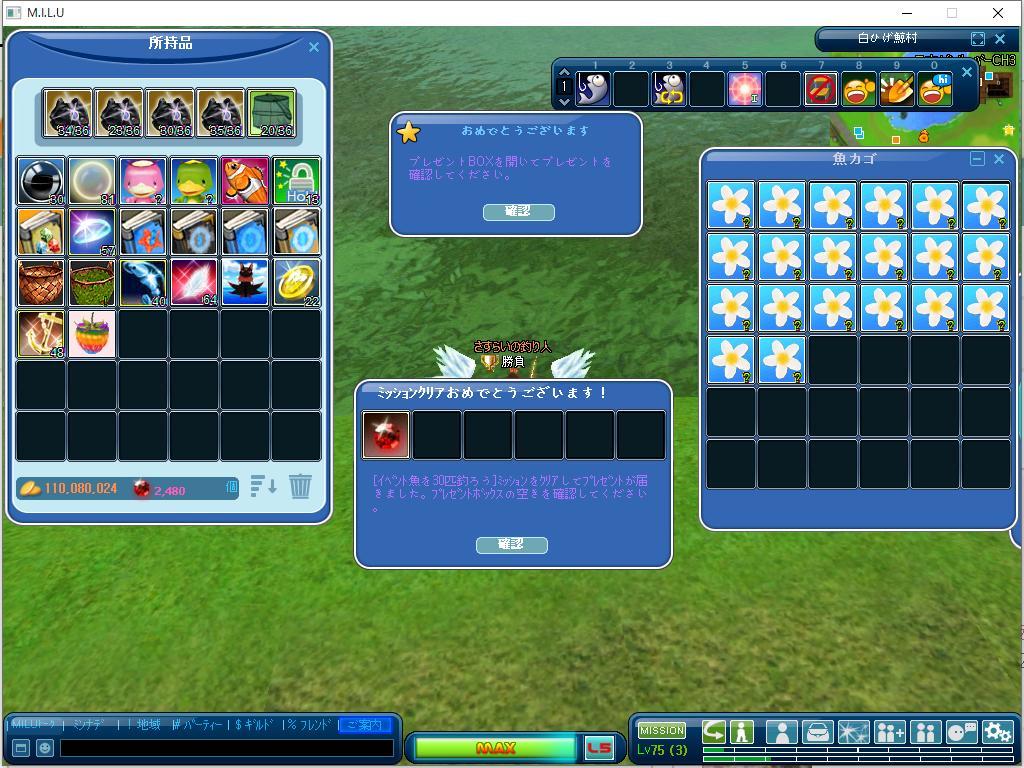Select the rainbow fruit item slot
The height and width of the screenshot is (768, 1024).
point(92,334)
